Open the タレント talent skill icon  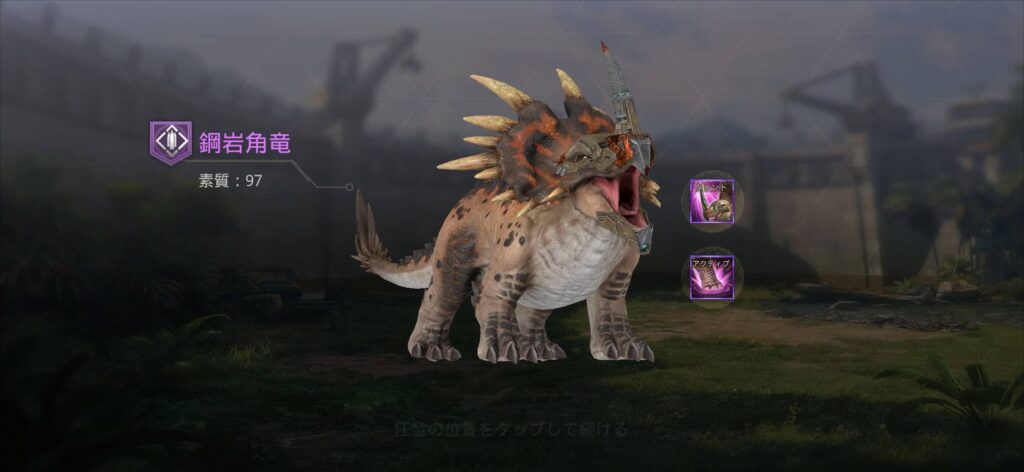click(712, 200)
